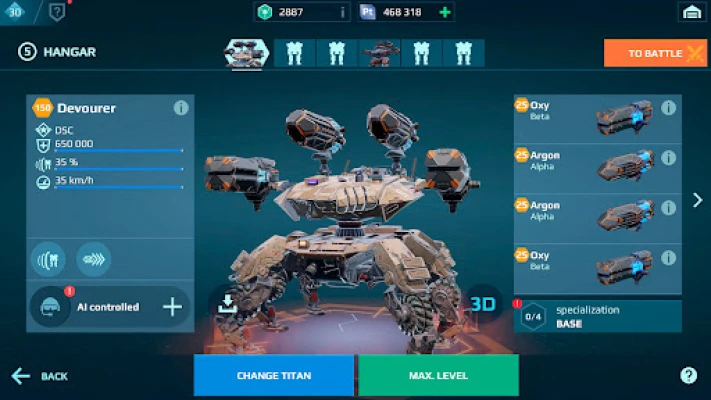Click the download tray icon beside the titan

click(227, 305)
